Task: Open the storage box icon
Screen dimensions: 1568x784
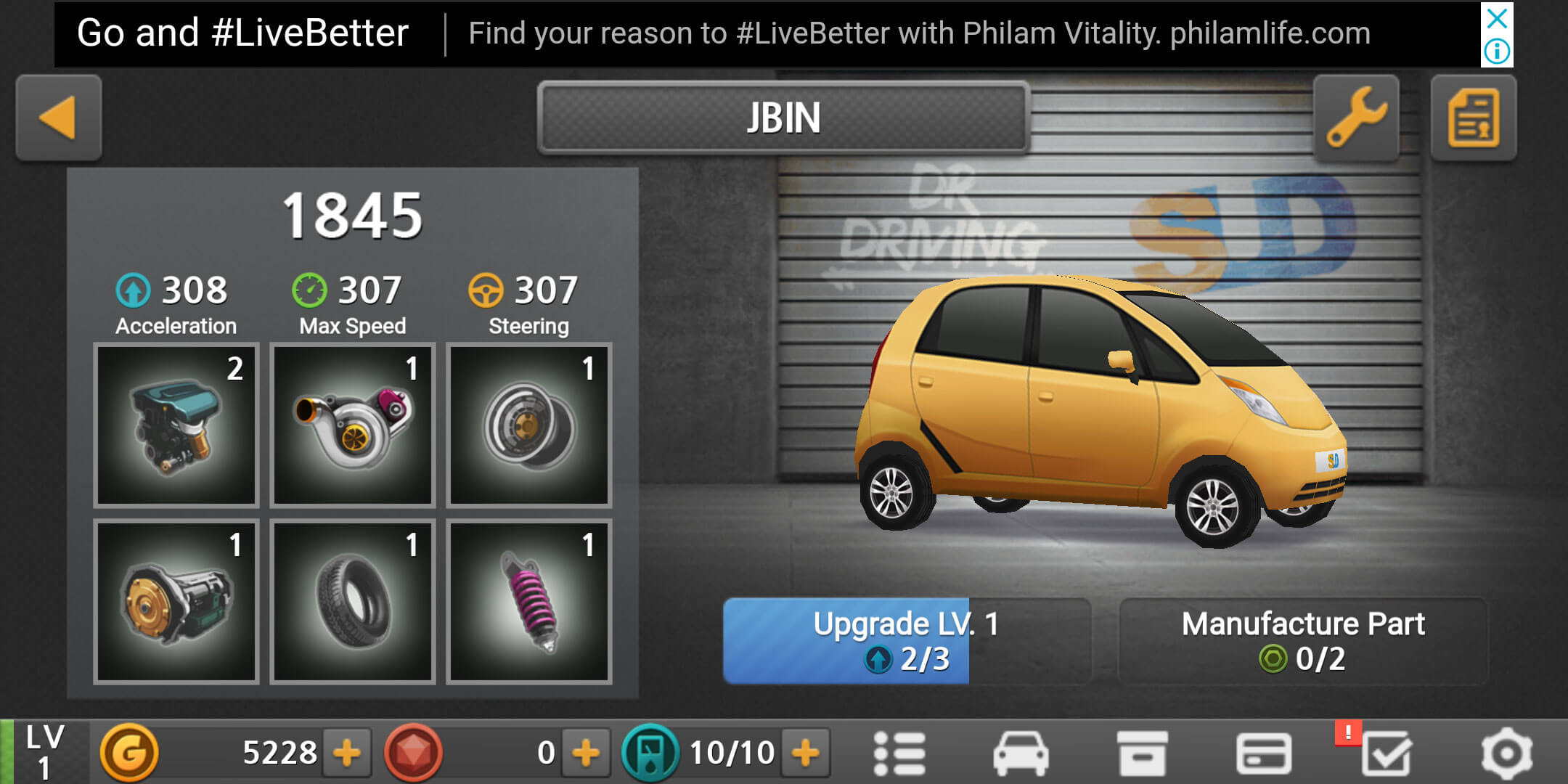Action: tap(1142, 753)
